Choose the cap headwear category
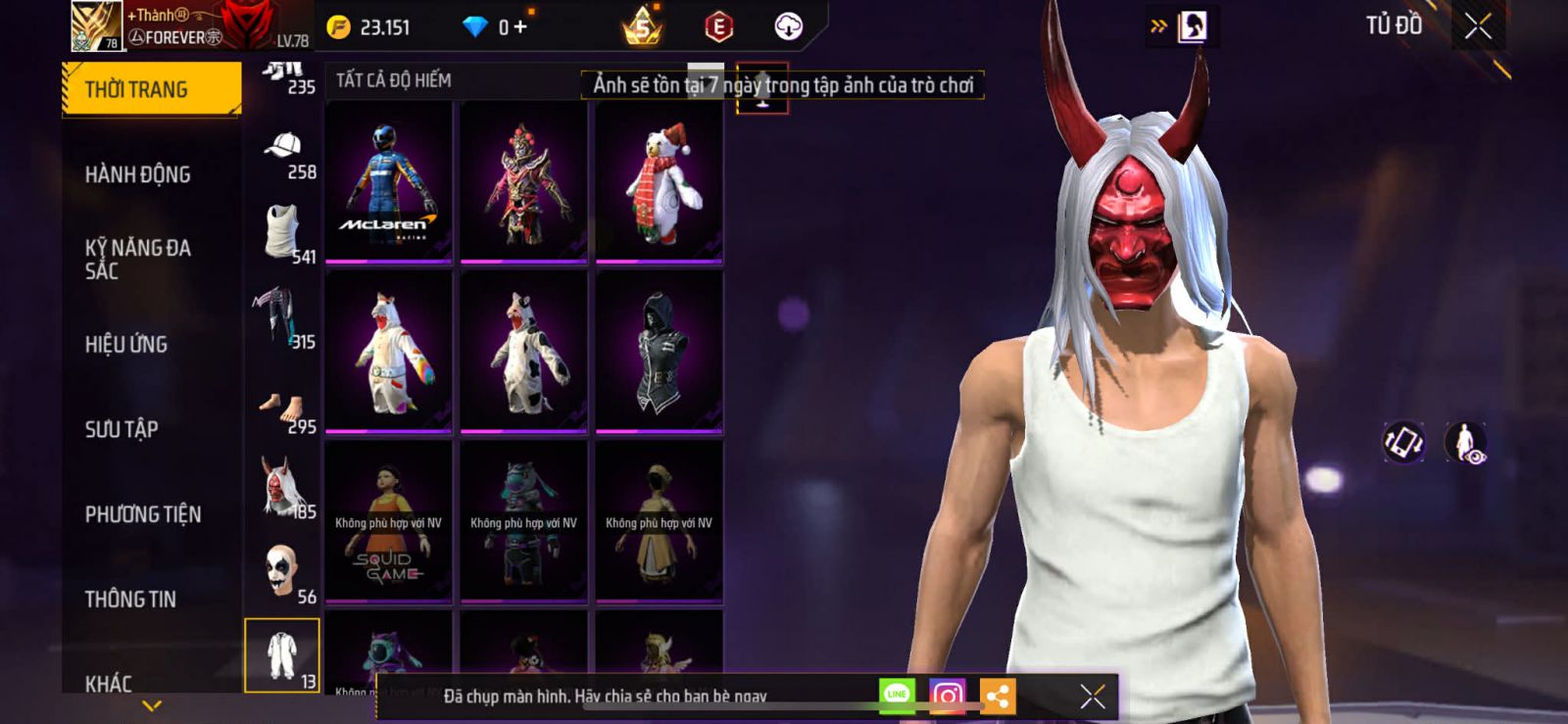Viewport: 1568px width, 724px height. 283,148
